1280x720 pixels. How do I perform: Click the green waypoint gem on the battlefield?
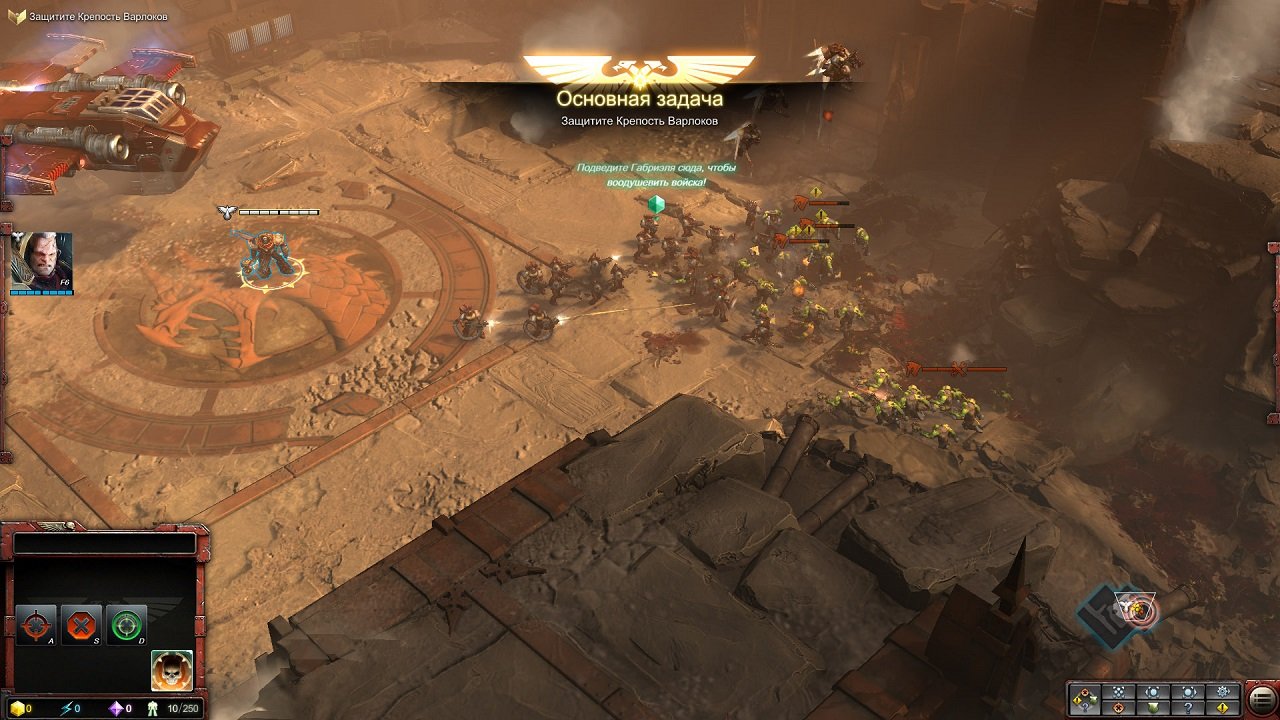(x=655, y=206)
